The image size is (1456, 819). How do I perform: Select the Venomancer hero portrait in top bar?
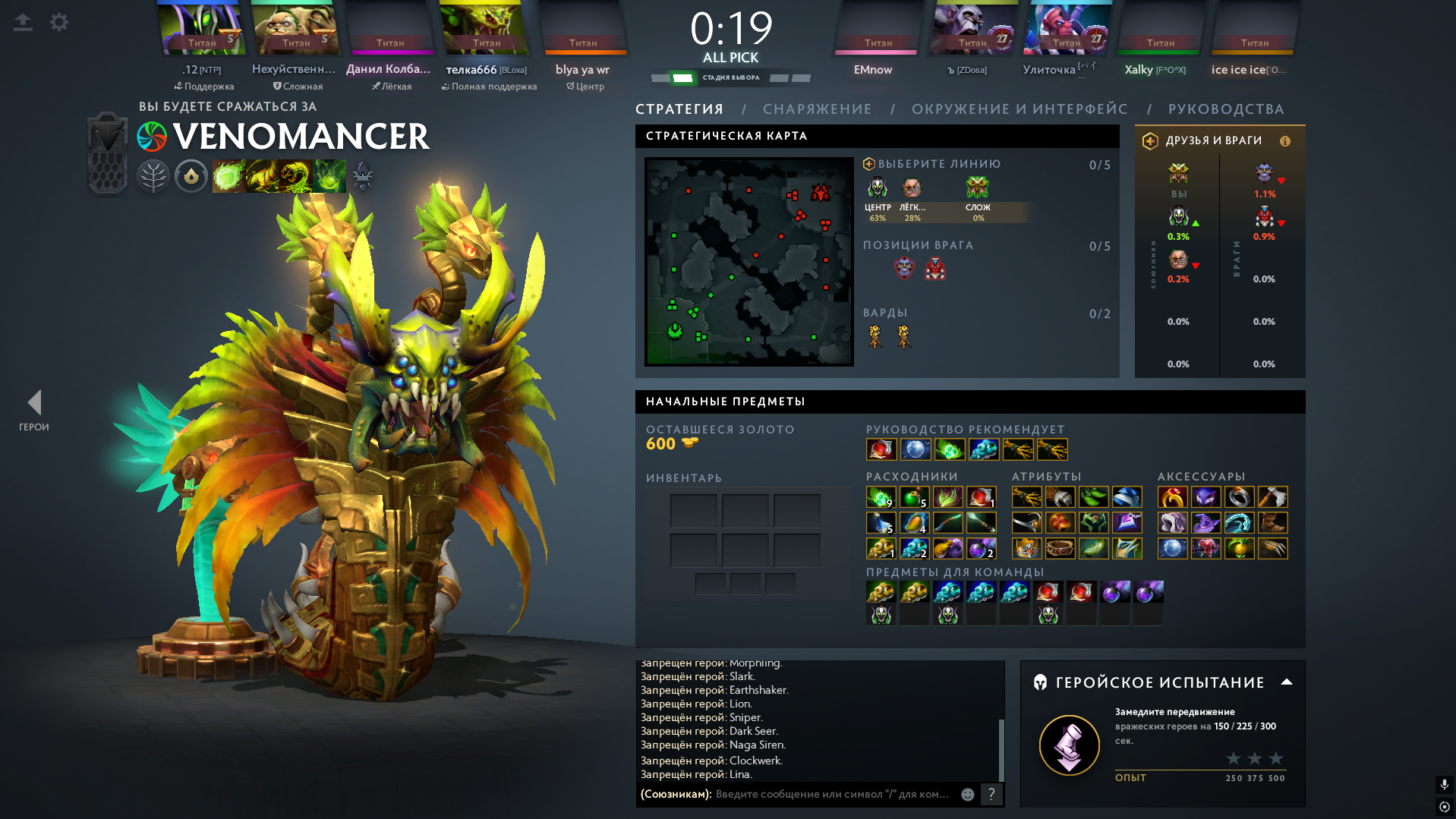[486, 30]
